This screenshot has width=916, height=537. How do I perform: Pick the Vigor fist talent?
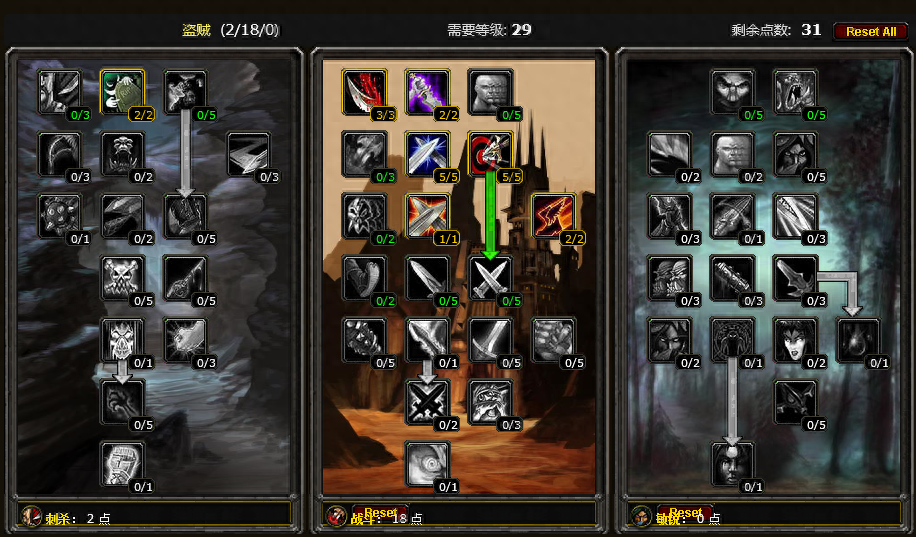pyautogui.click(x=122, y=463)
